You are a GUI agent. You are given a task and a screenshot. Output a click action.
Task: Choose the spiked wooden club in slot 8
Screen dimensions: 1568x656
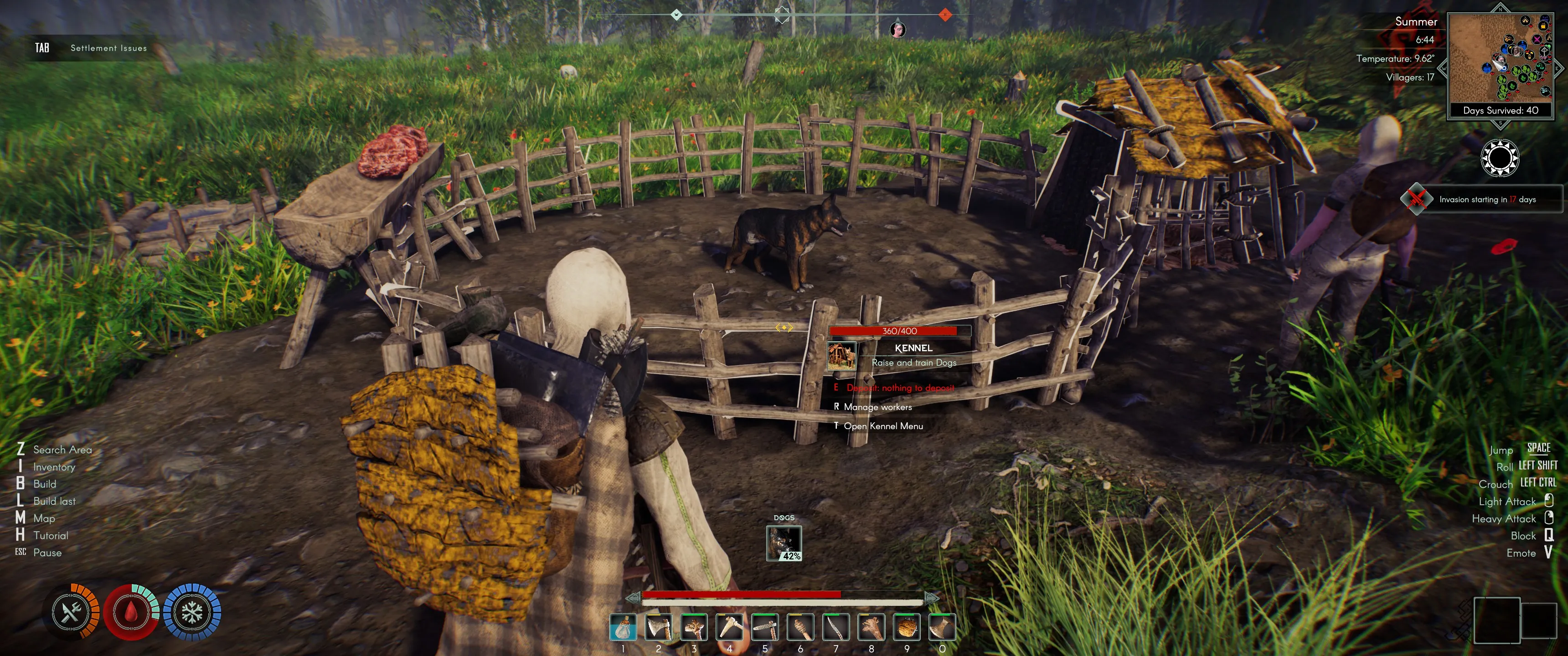(x=871, y=627)
